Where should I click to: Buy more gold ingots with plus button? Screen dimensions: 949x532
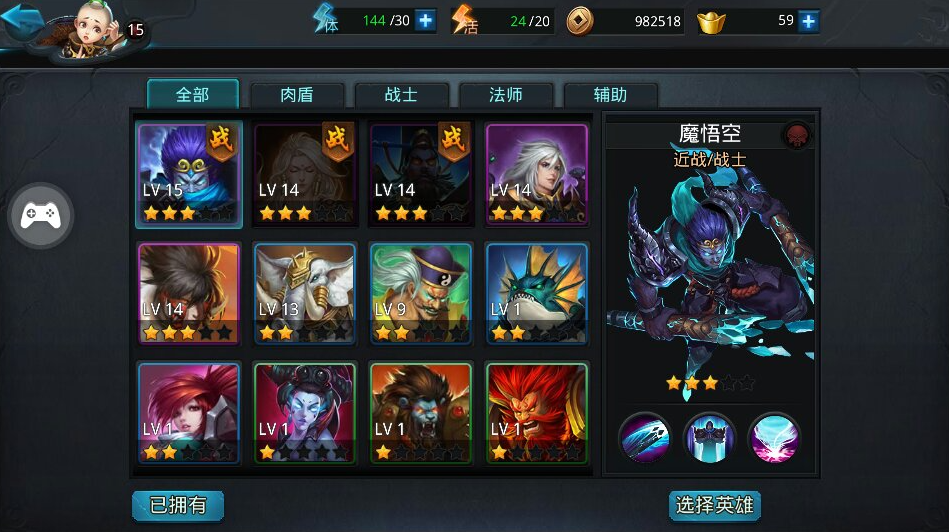tap(808, 21)
